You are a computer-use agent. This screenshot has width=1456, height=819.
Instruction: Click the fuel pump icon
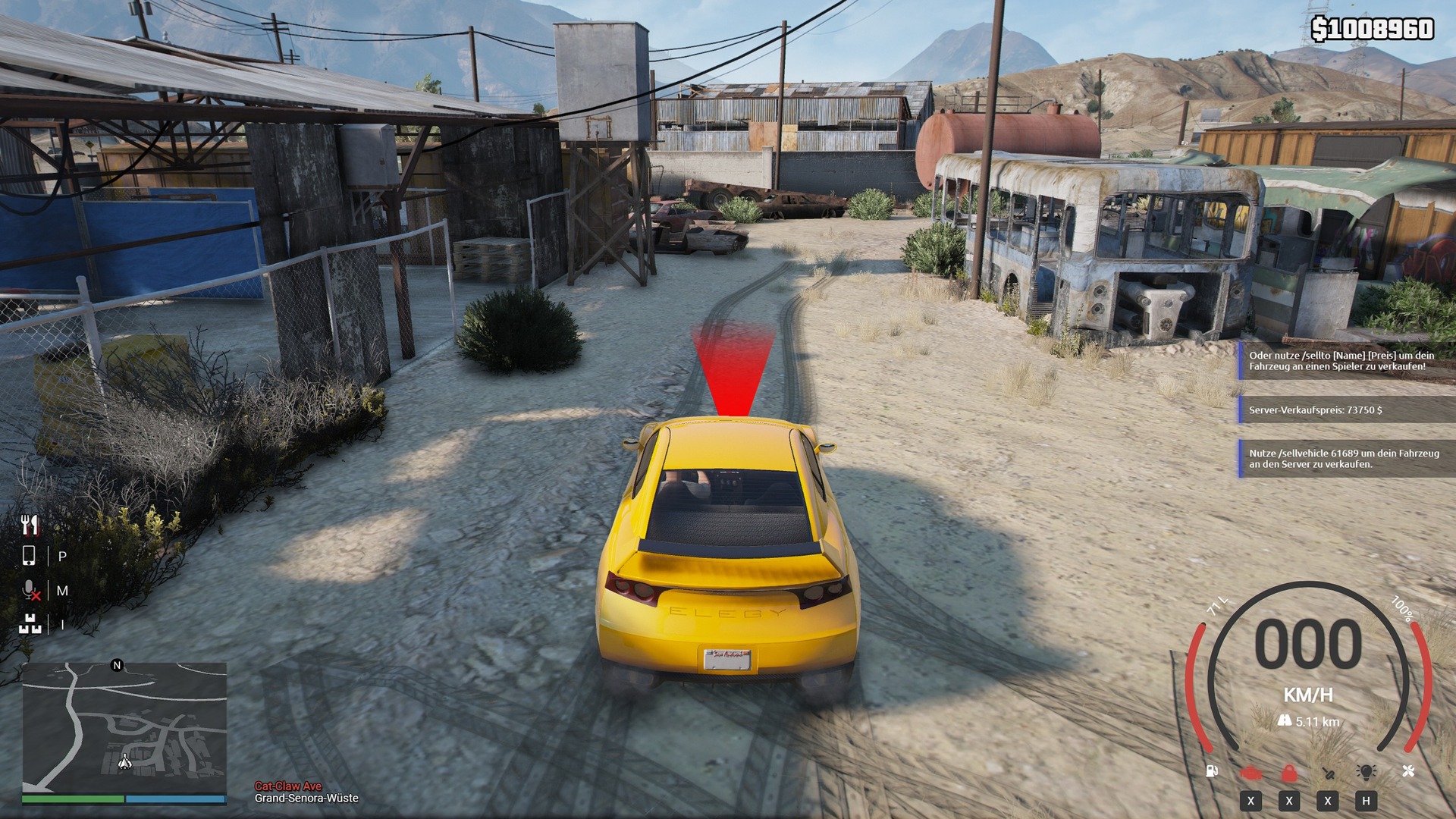pos(1212,771)
